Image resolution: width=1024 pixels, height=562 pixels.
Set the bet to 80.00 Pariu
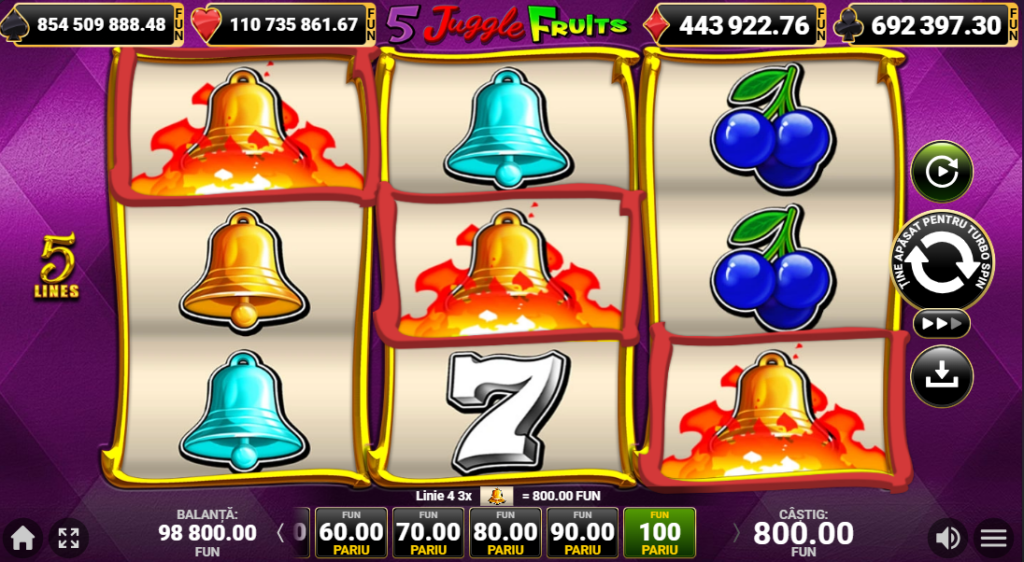[505, 533]
